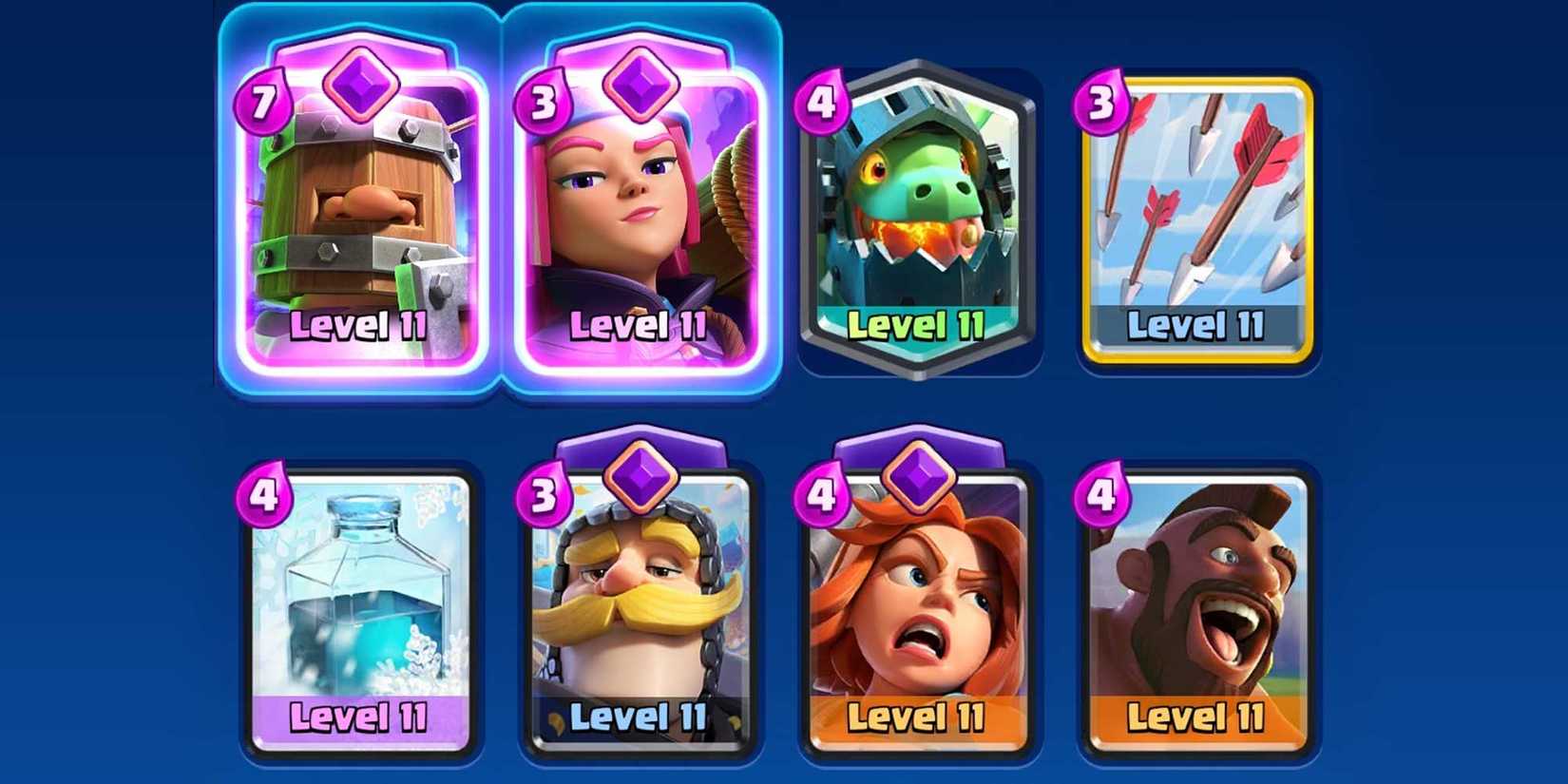Click the 4 elixir badge on Freeze
The image size is (1568, 784).
click(x=264, y=494)
